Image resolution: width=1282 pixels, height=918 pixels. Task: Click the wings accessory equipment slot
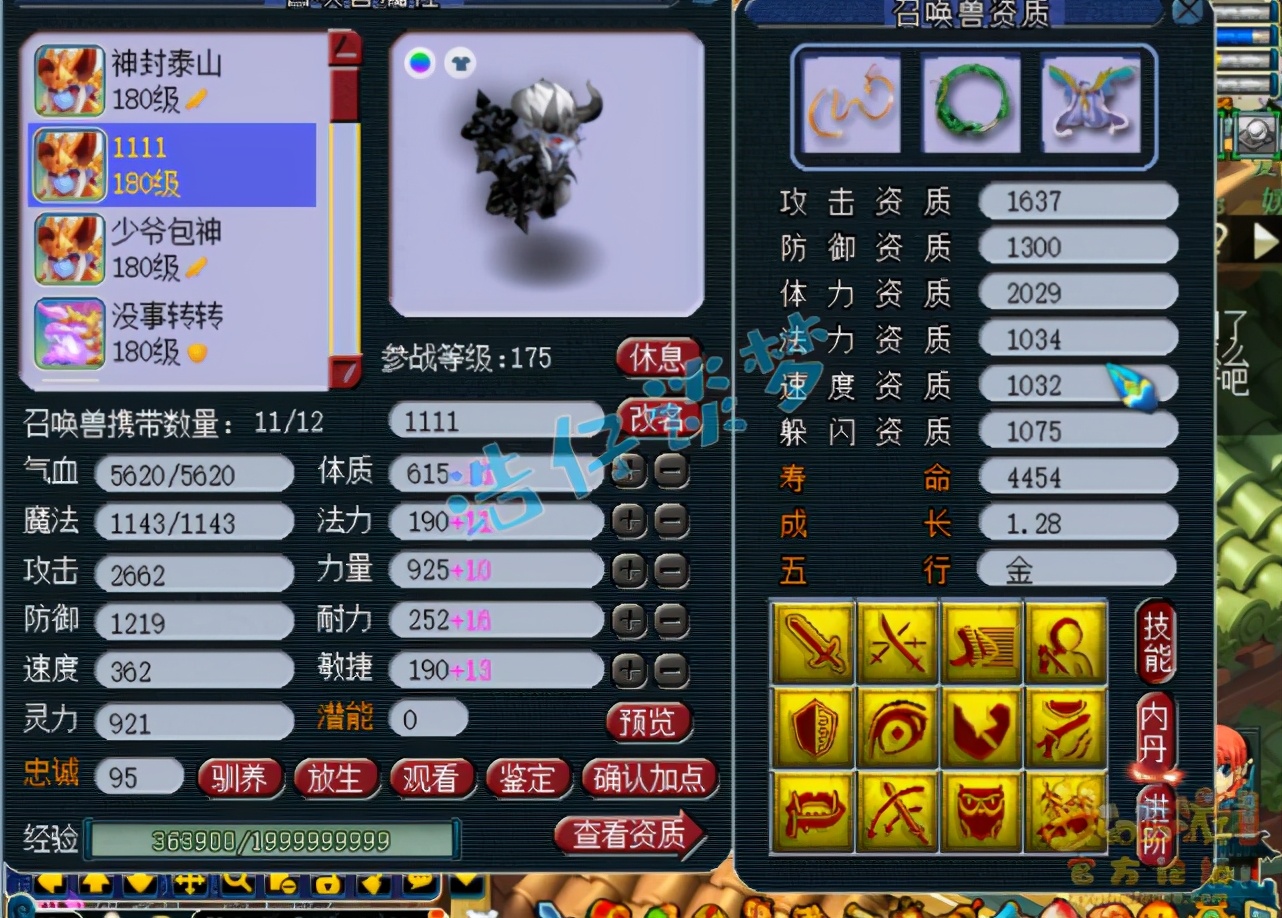1091,104
